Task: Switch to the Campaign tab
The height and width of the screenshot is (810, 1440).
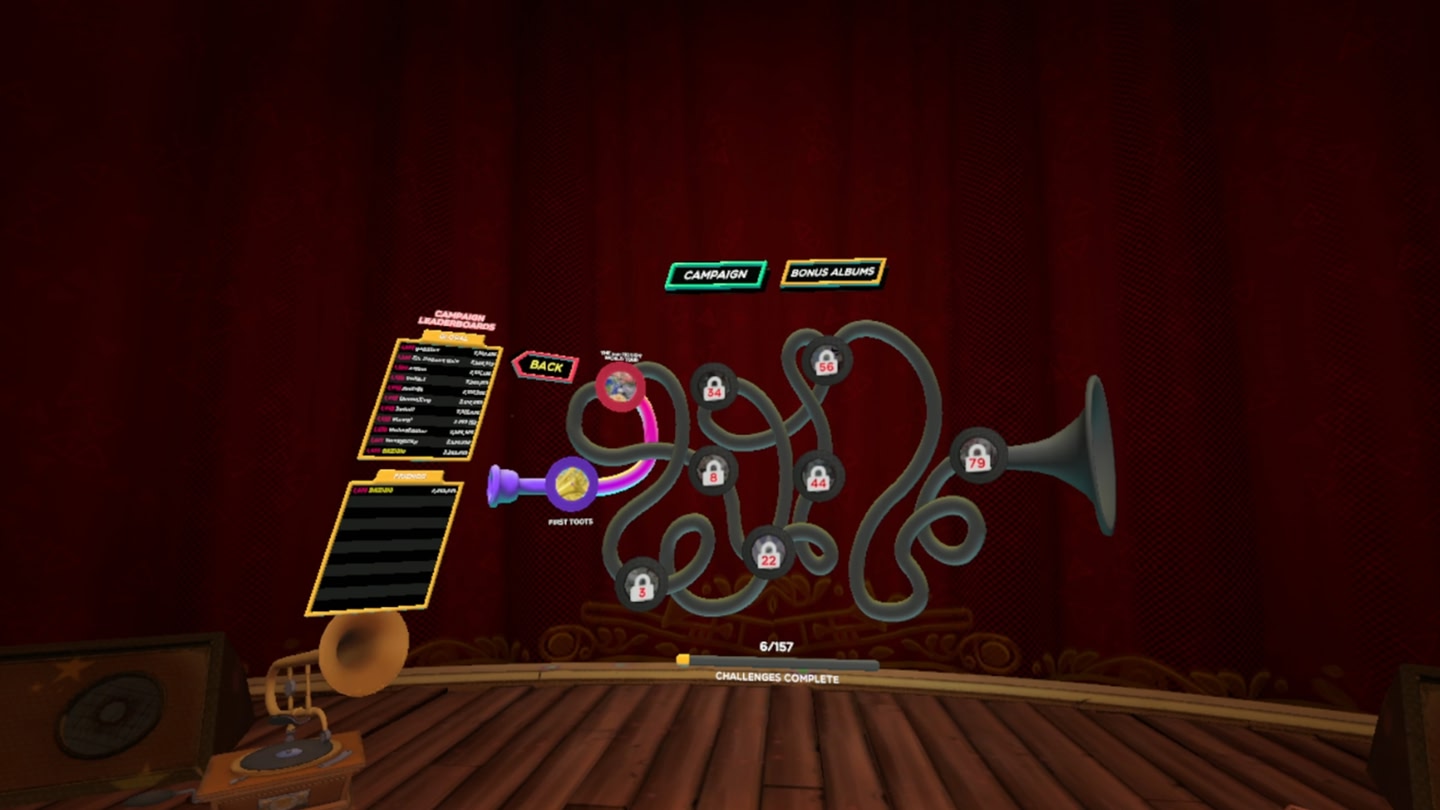Action: click(x=714, y=273)
